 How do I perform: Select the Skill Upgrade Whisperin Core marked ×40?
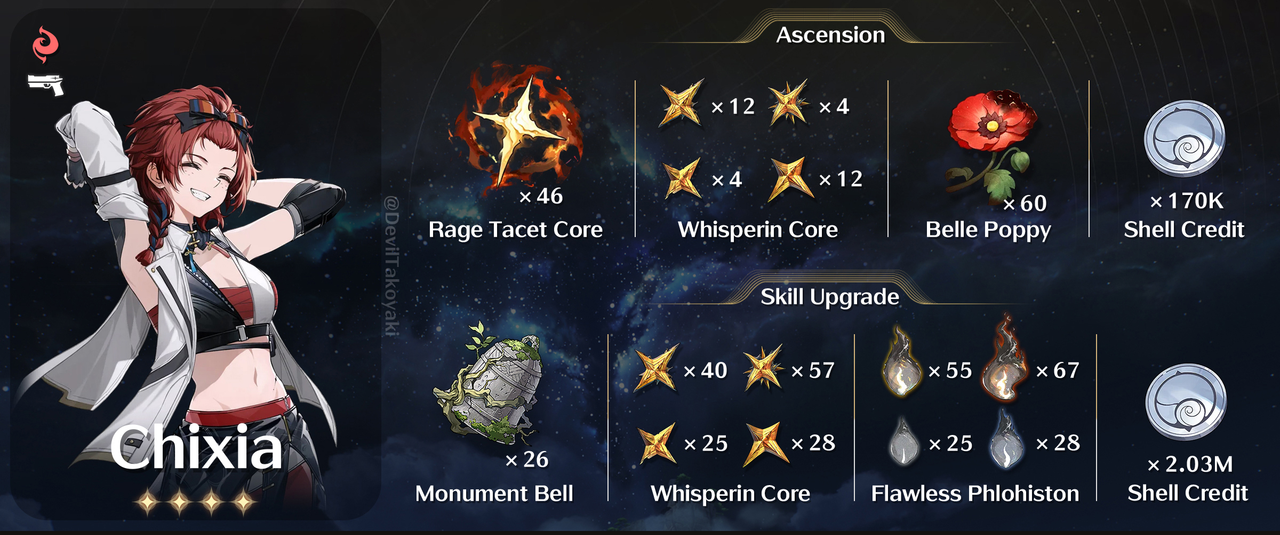pos(657,371)
